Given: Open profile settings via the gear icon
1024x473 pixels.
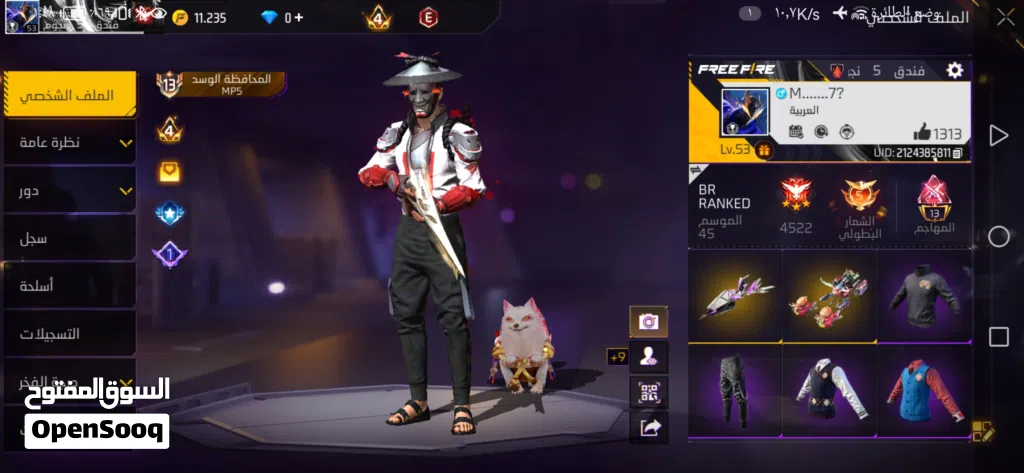Looking at the screenshot, I should 955,70.
